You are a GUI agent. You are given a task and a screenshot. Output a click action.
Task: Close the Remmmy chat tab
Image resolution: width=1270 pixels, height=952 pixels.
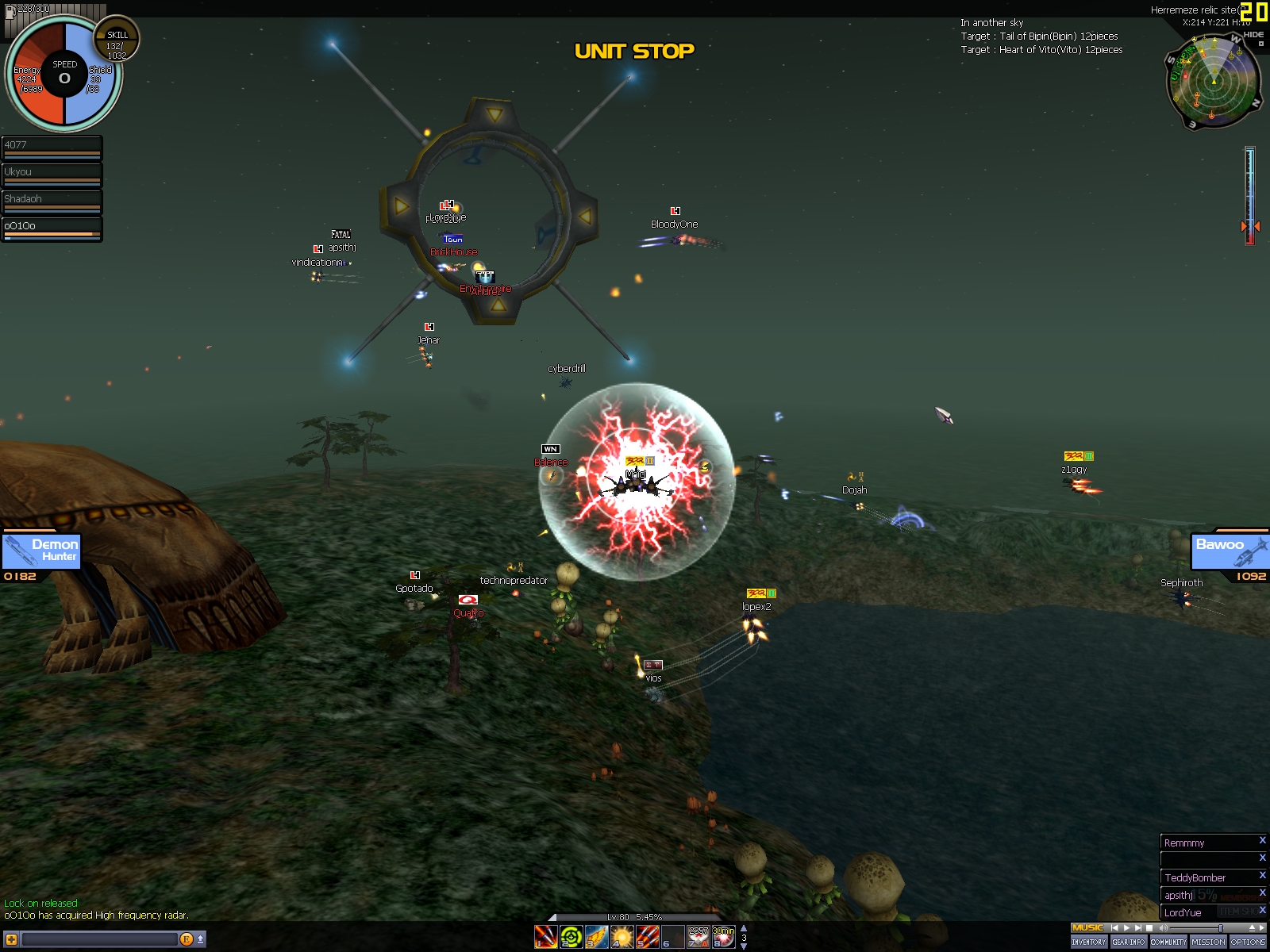(1262, 840)
